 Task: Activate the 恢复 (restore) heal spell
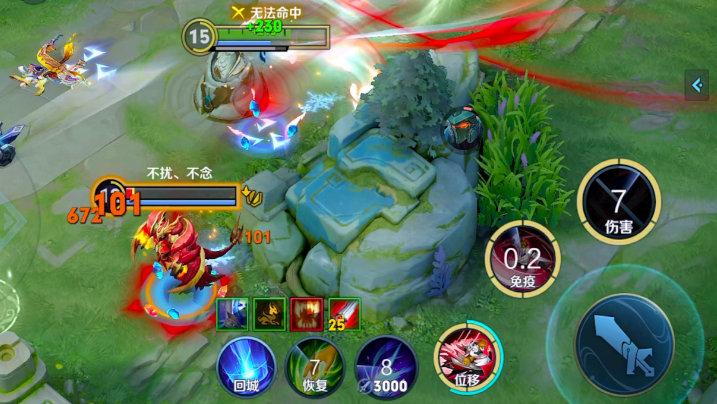click(x=314, y=365)
